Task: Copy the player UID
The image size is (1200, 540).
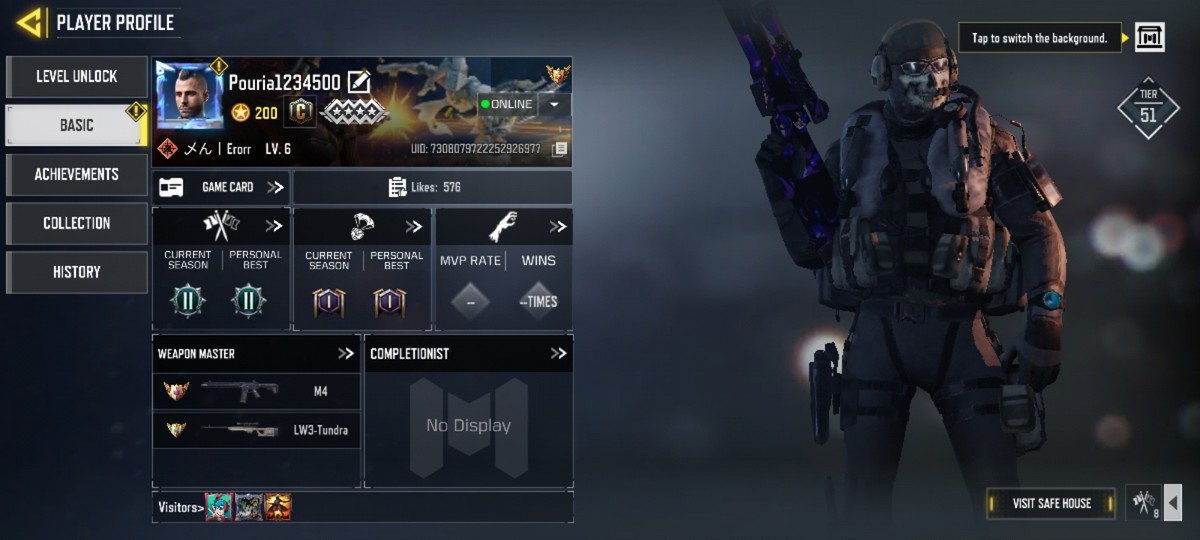Action: coord(559,150)
